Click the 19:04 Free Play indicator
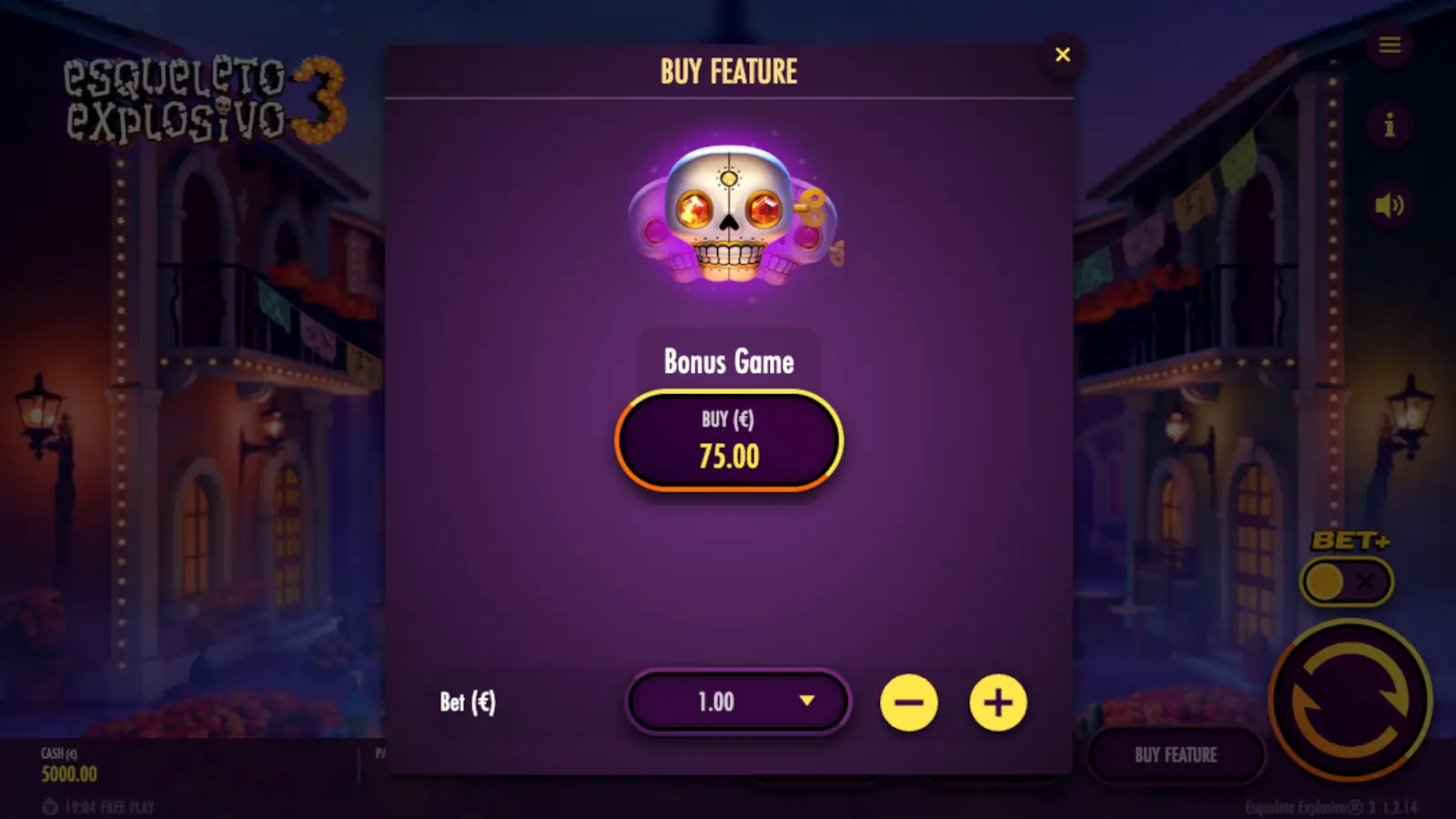Viewport: 1456px width, 819px height. [97, 804]
